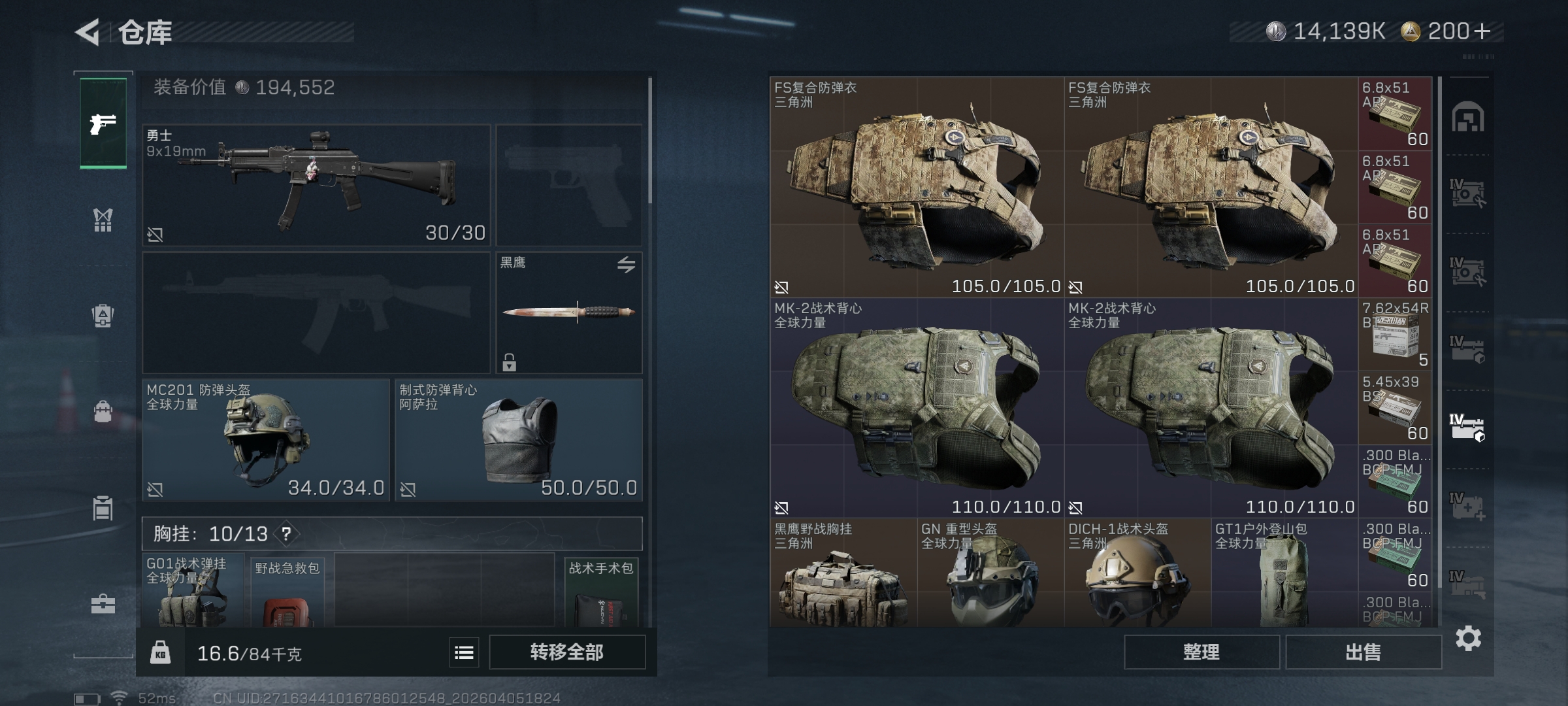Open the gear settings icon
The width and height of the screenshot is (1568, 706).
(1468, 638)
